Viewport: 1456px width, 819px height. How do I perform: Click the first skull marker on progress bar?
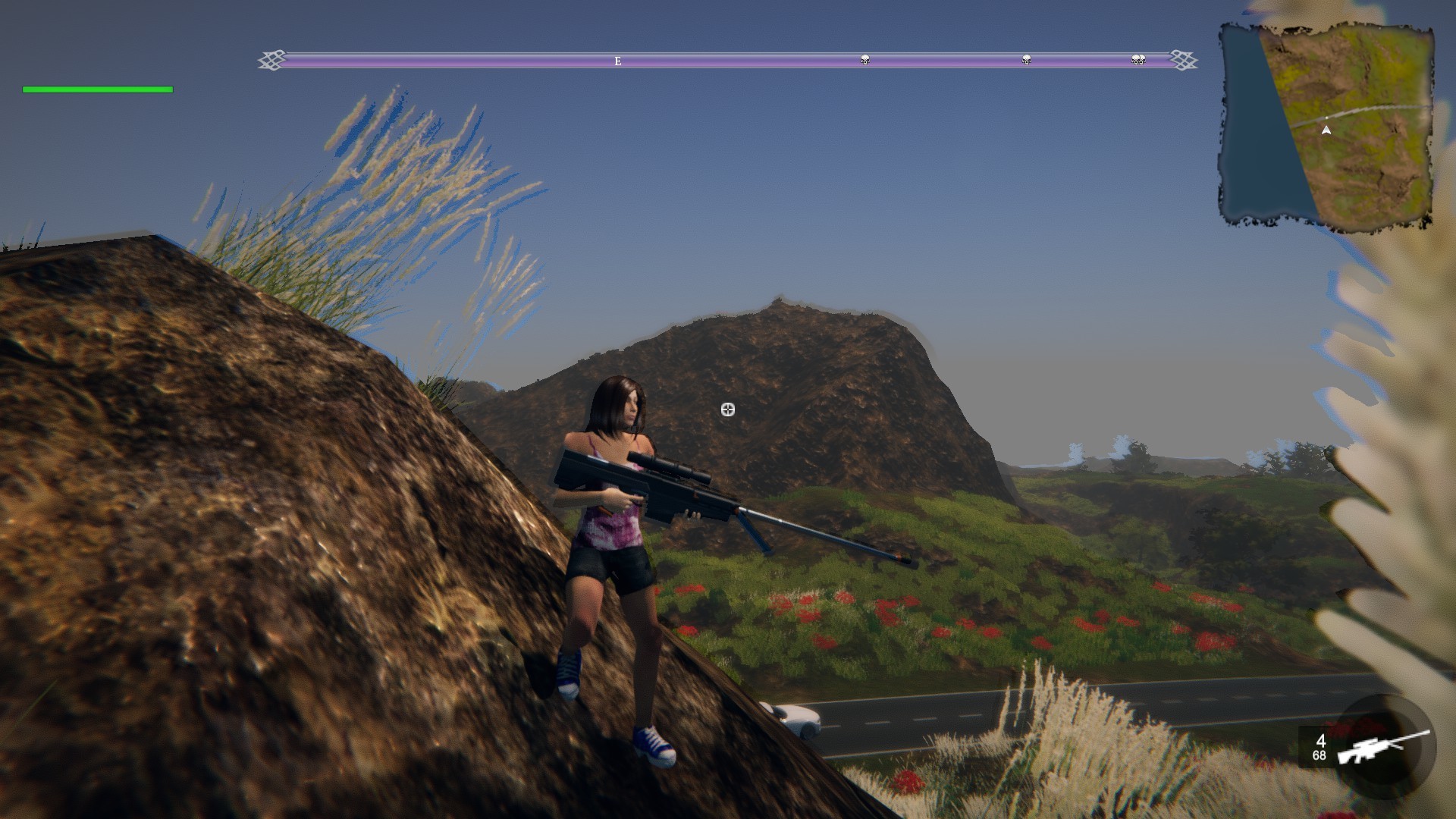(x=864, y=58)
